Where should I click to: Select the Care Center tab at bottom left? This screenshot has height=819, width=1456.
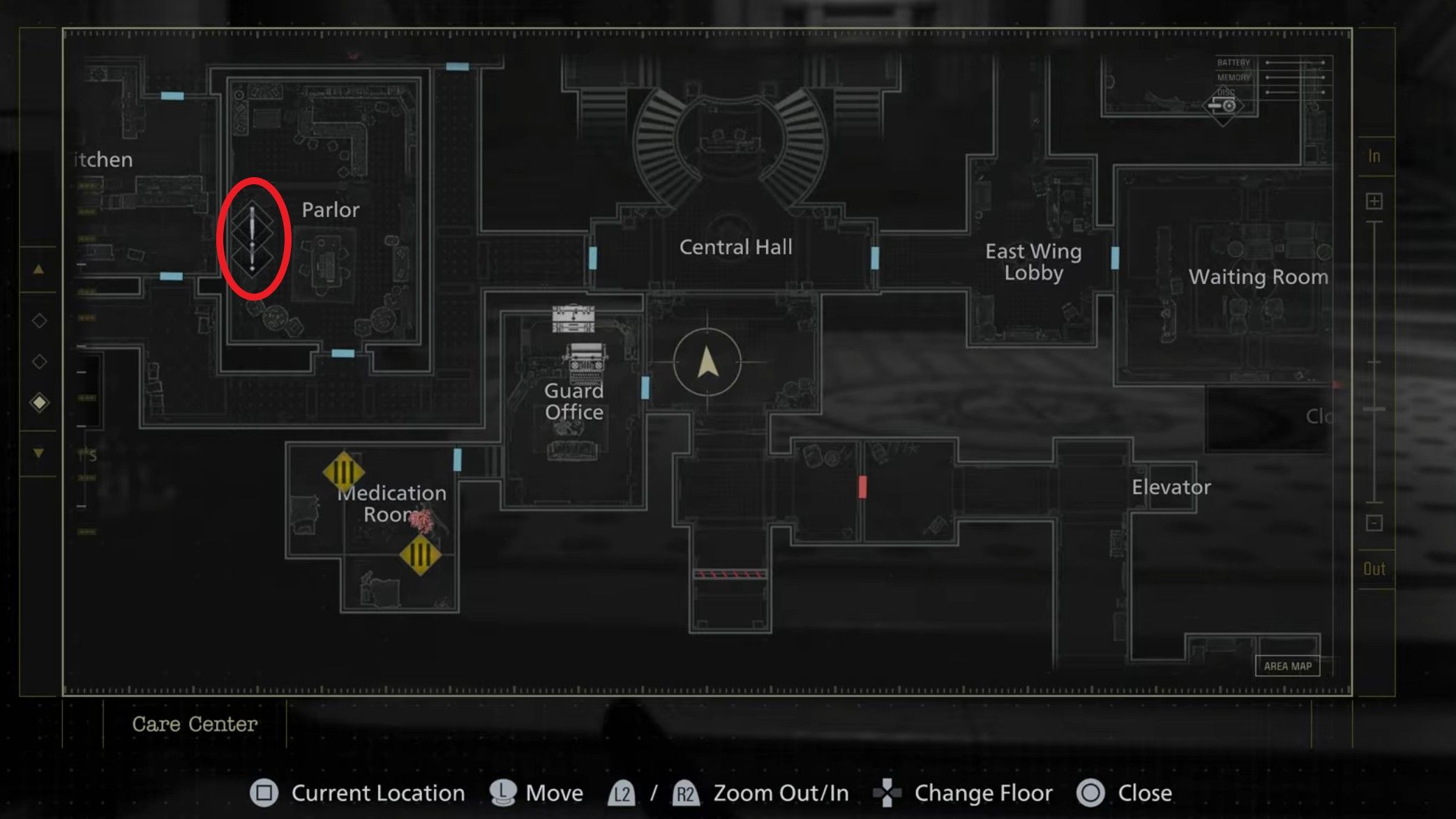(195, 724)
